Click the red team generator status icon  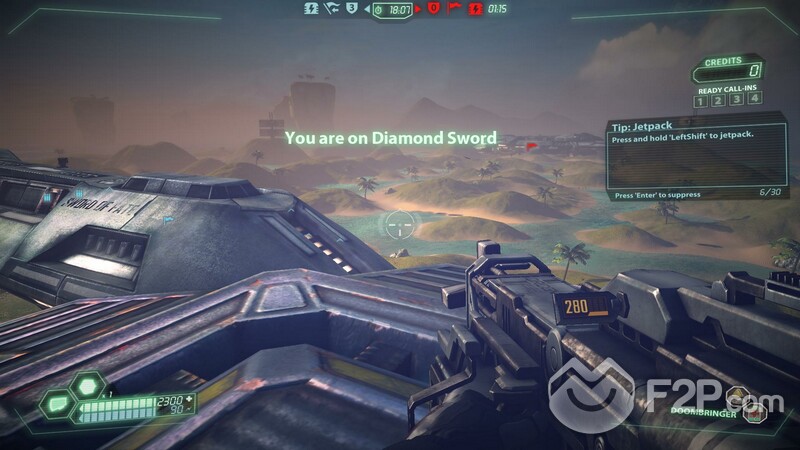[474, 8]
